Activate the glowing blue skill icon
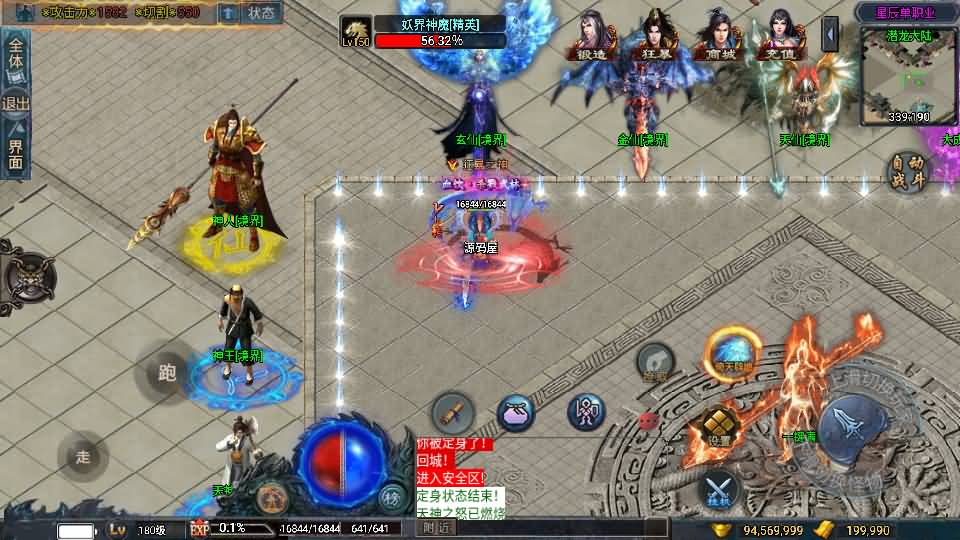Image resolution: width=960 pixels, height=540 pixels. click(x=733, y=352)
